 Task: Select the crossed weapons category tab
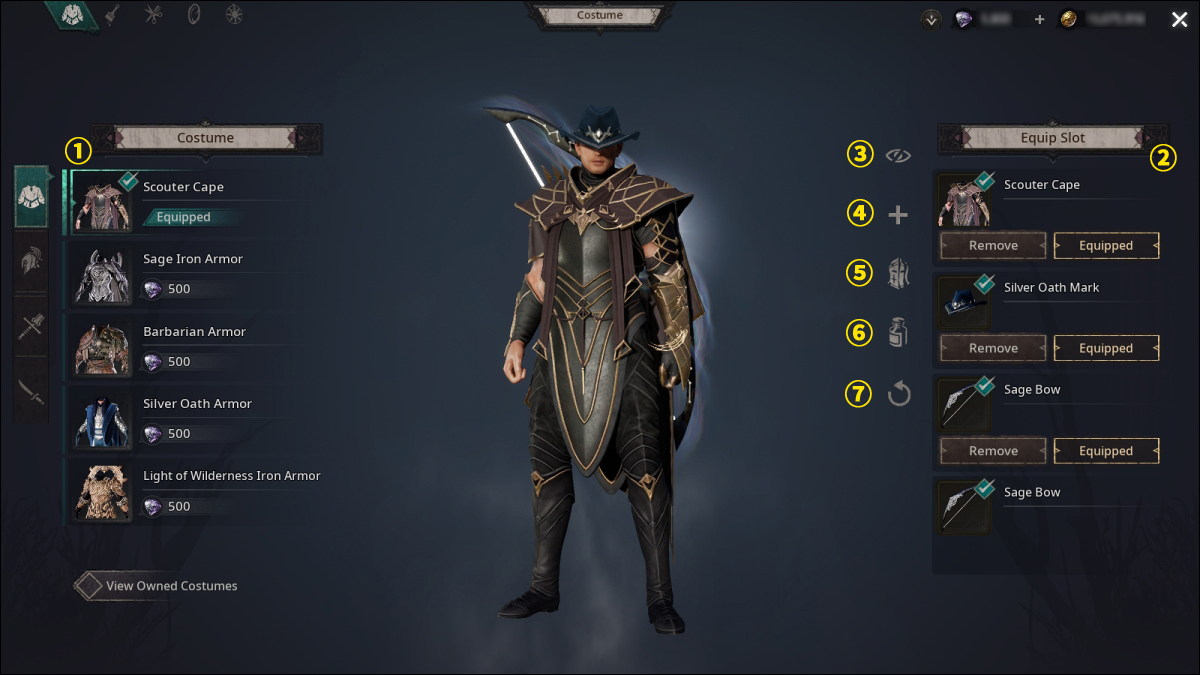[x=32, y=325]
